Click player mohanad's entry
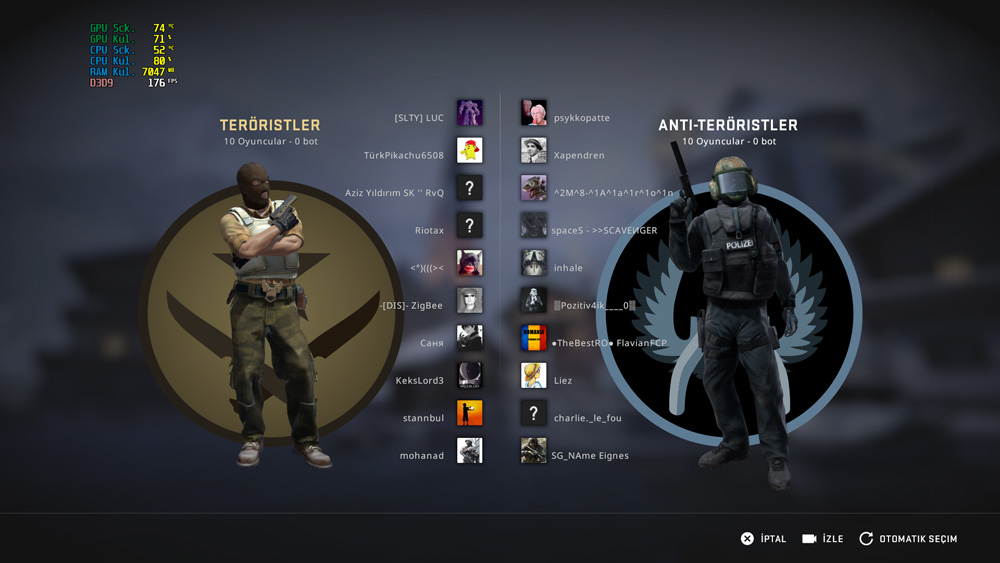The height and width of the screenshot is (563, 1000). 421,456
